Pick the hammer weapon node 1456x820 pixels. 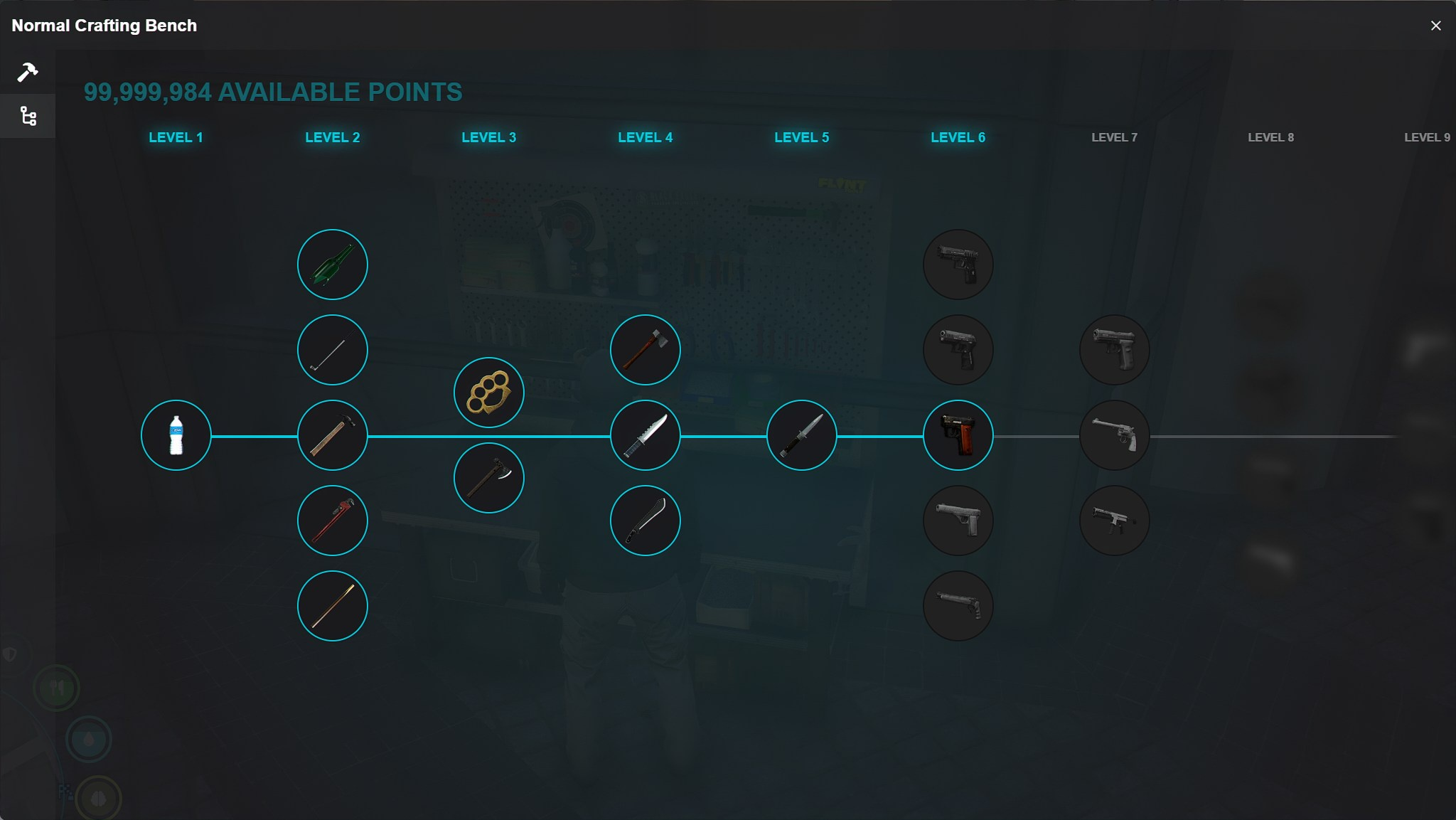[x=333, y=435]
